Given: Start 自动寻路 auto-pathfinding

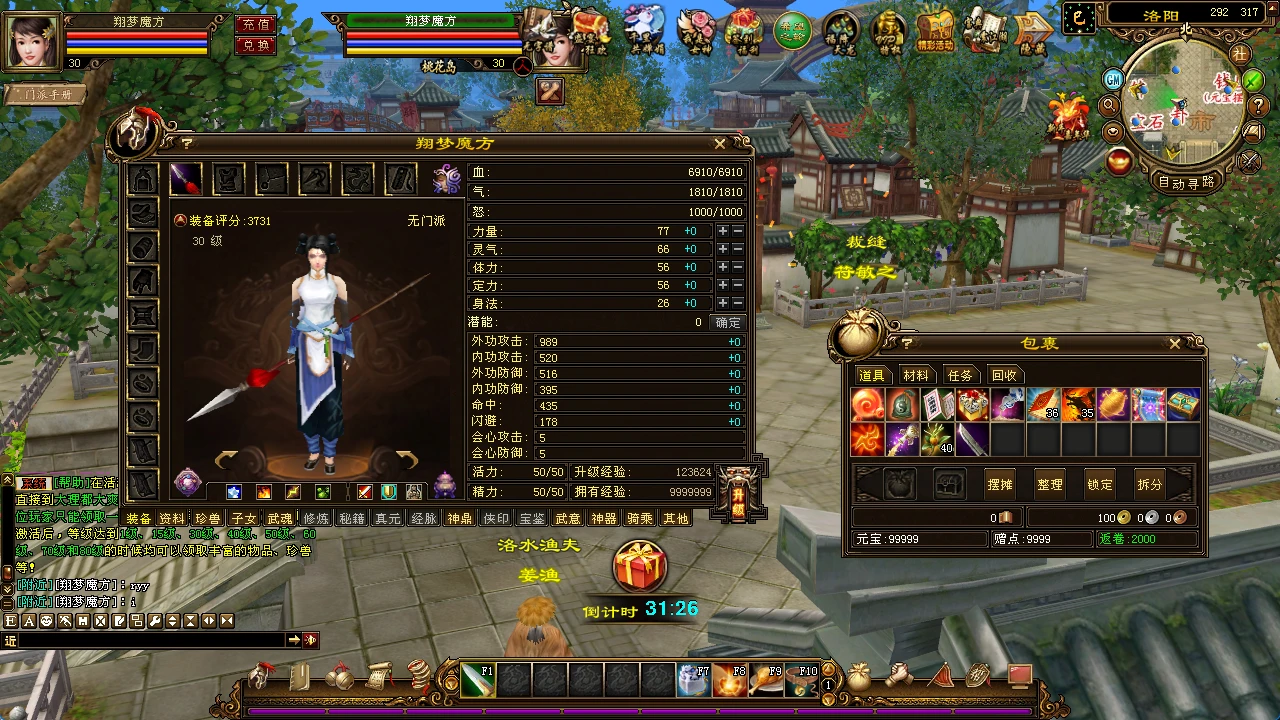Looking at the screenshot, I should (x=1187, y=182).
